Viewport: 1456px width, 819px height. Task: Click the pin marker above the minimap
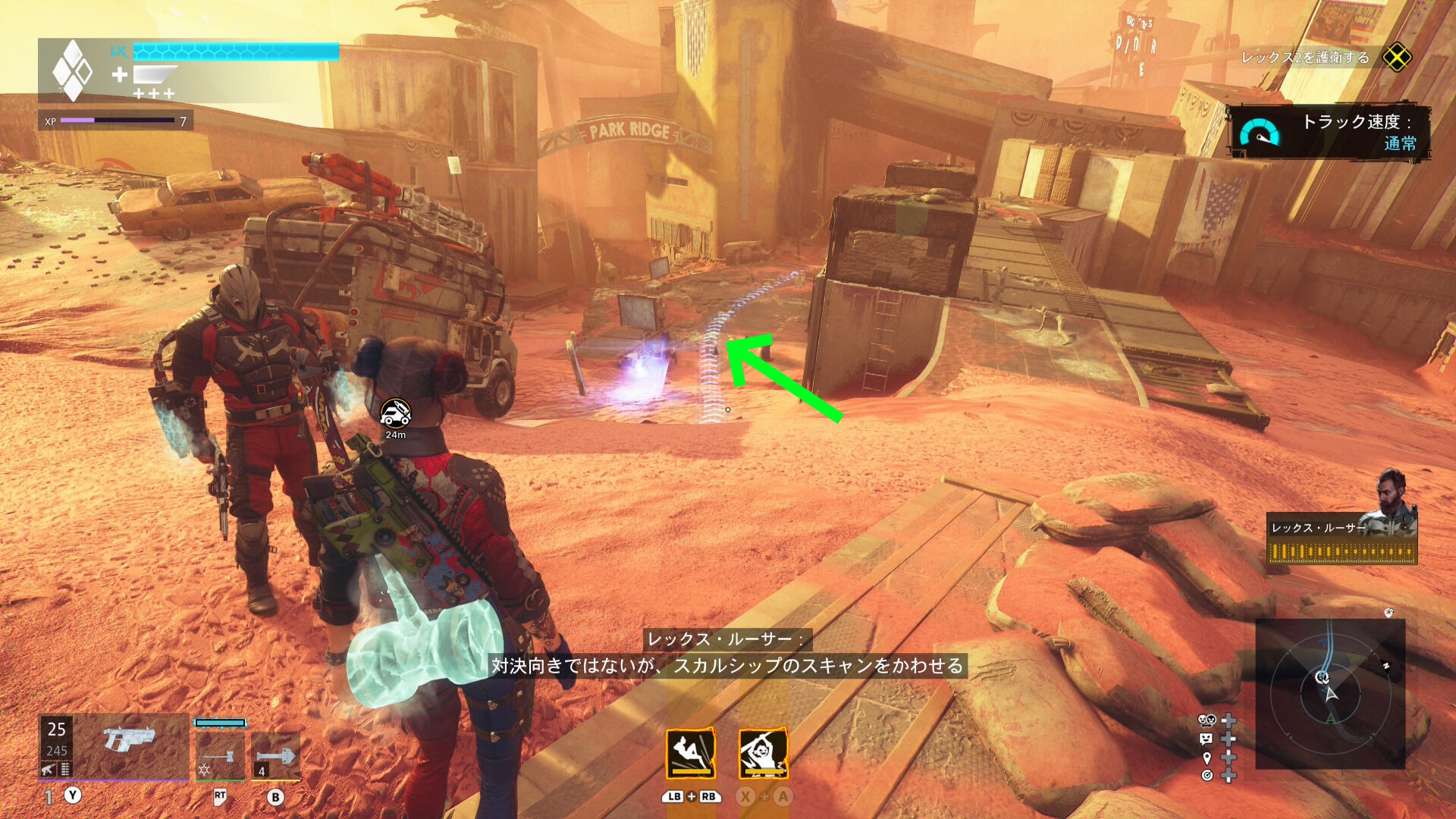(1389, 612)
